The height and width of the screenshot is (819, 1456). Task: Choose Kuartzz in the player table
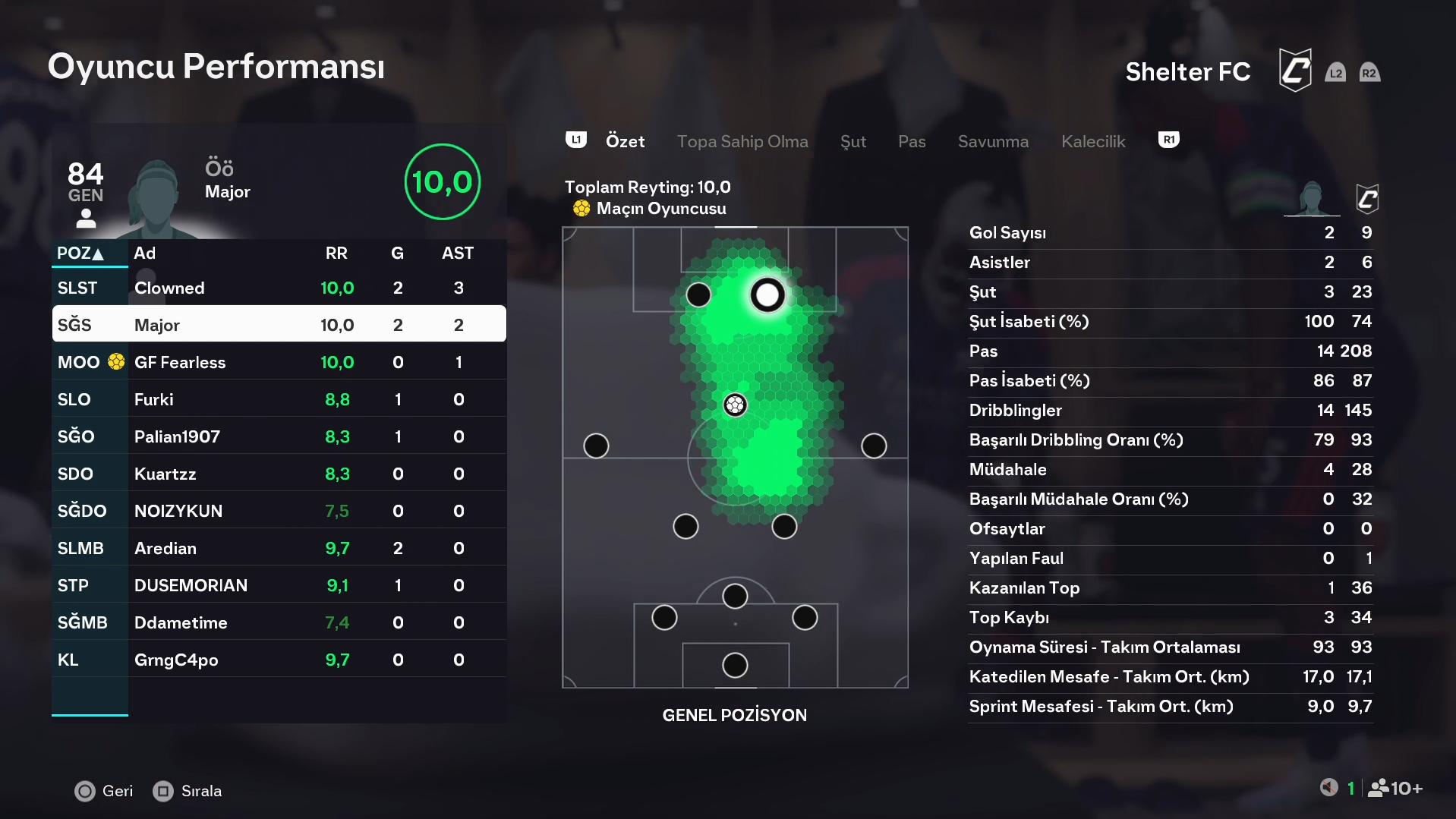279,474
